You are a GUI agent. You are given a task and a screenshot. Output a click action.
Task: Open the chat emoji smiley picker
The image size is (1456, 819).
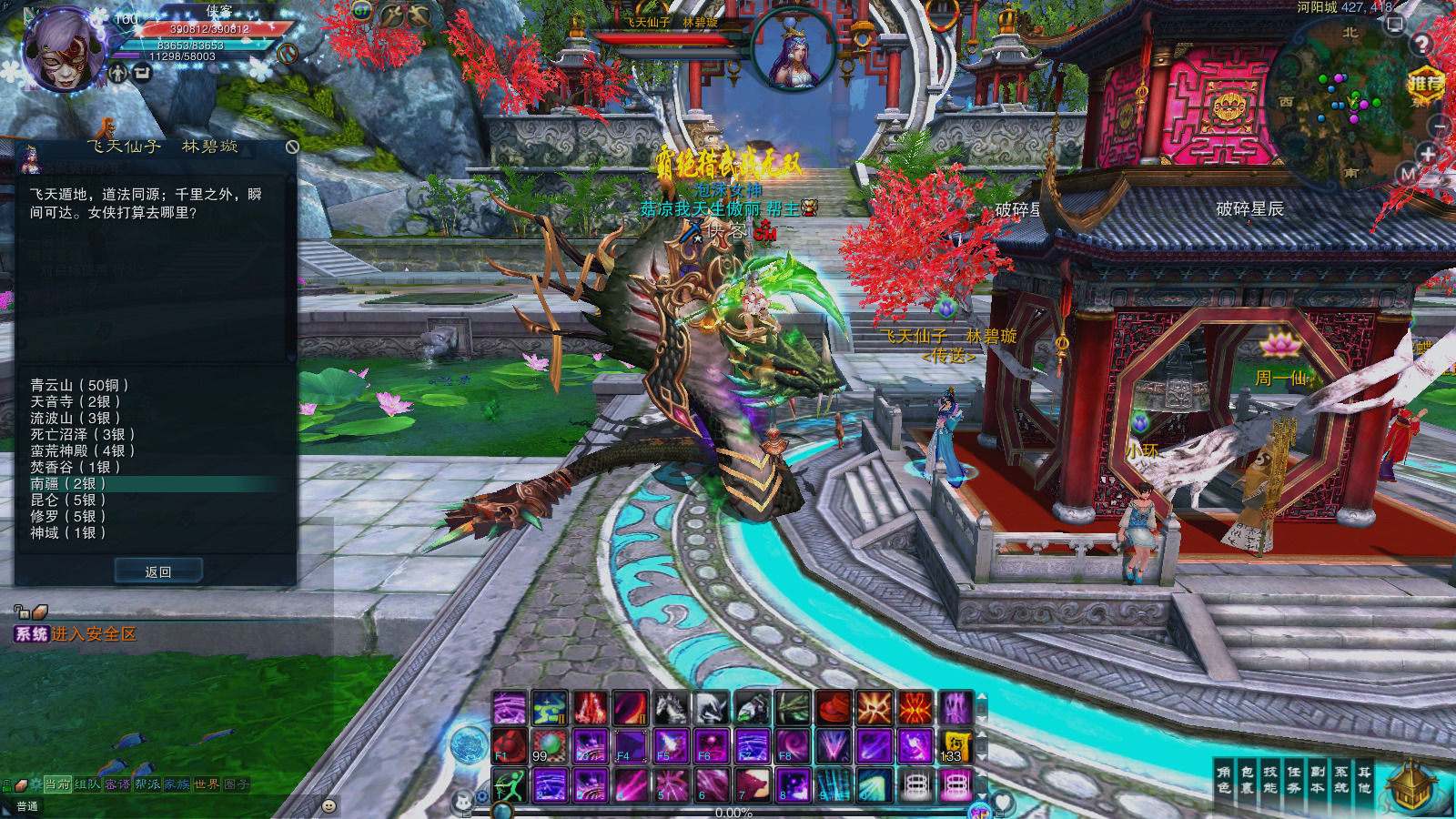point(329,806)
